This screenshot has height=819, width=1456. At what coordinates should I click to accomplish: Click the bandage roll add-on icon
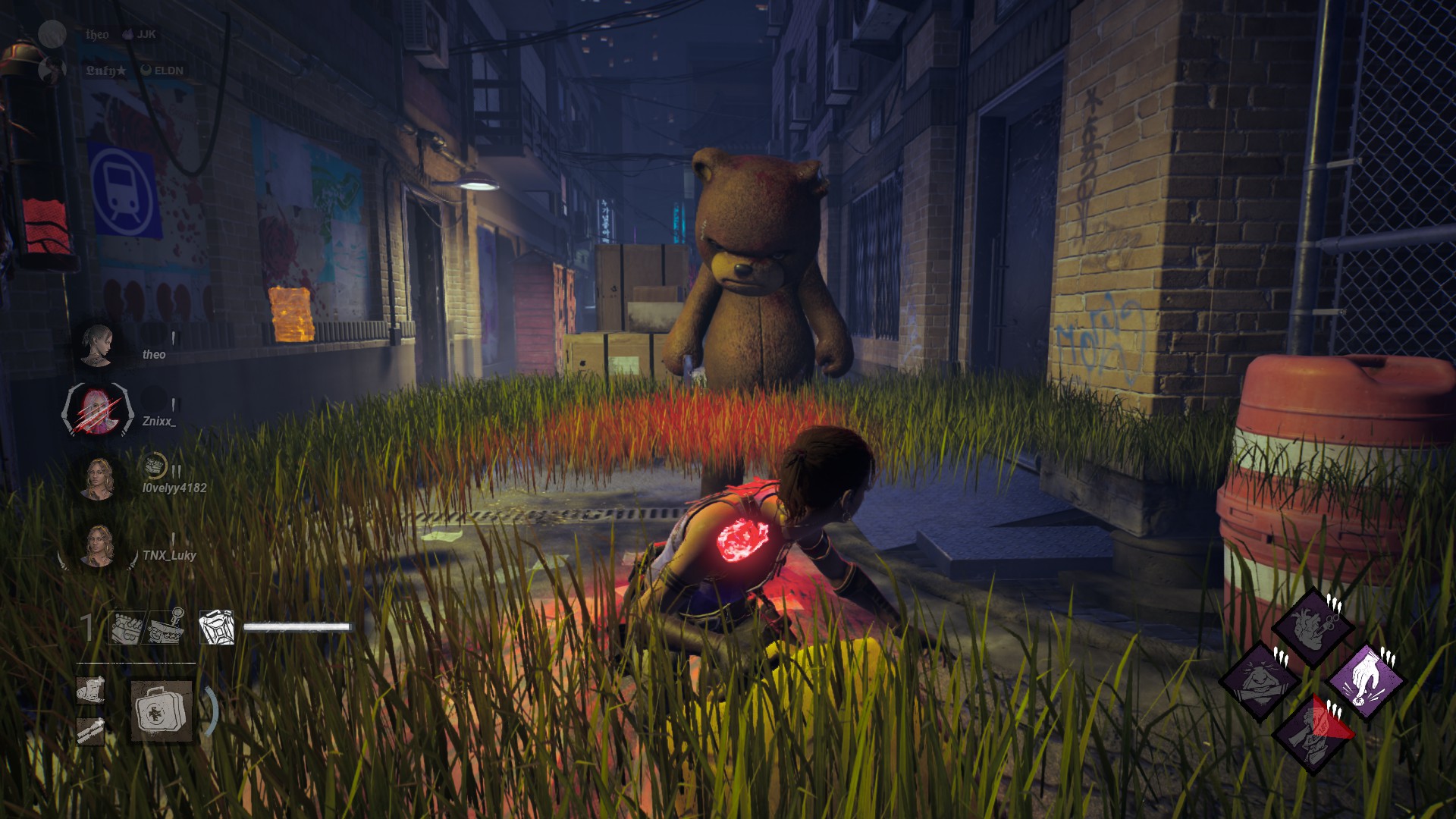(91, 690)
